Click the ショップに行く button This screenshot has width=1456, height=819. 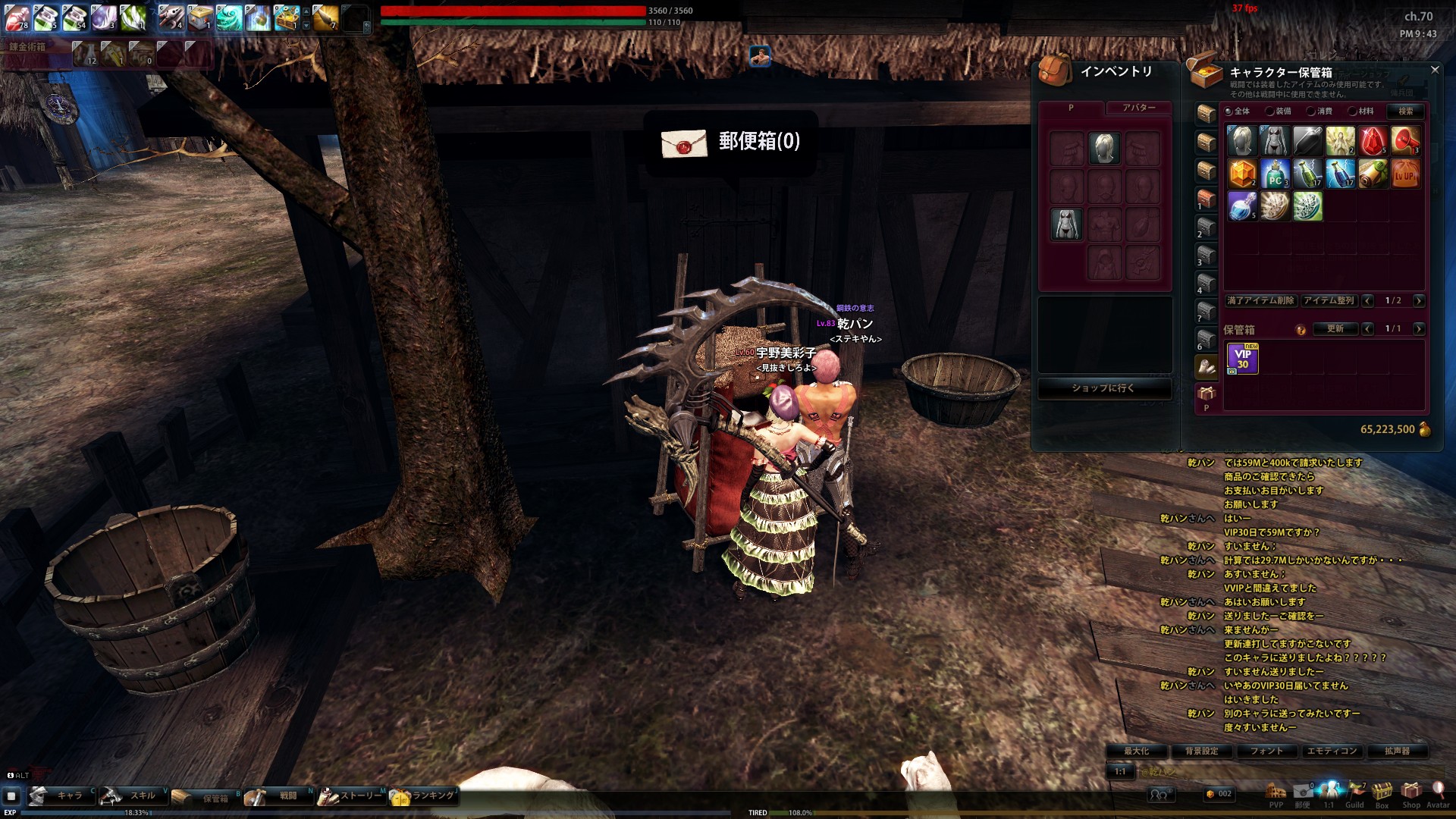pyautogui.click(x=1104, y=388)
